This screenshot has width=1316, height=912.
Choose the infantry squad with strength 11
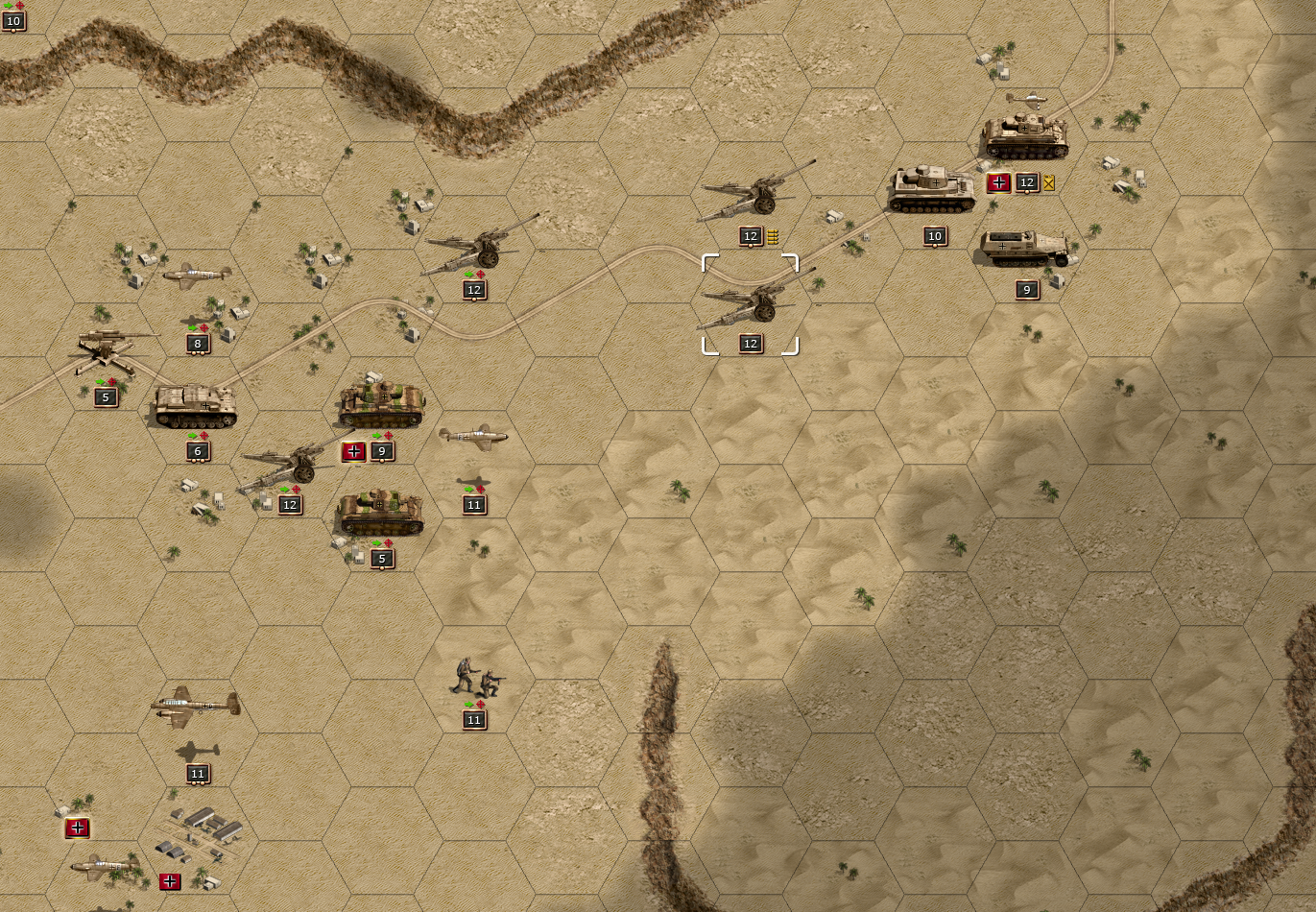point(474,678)
